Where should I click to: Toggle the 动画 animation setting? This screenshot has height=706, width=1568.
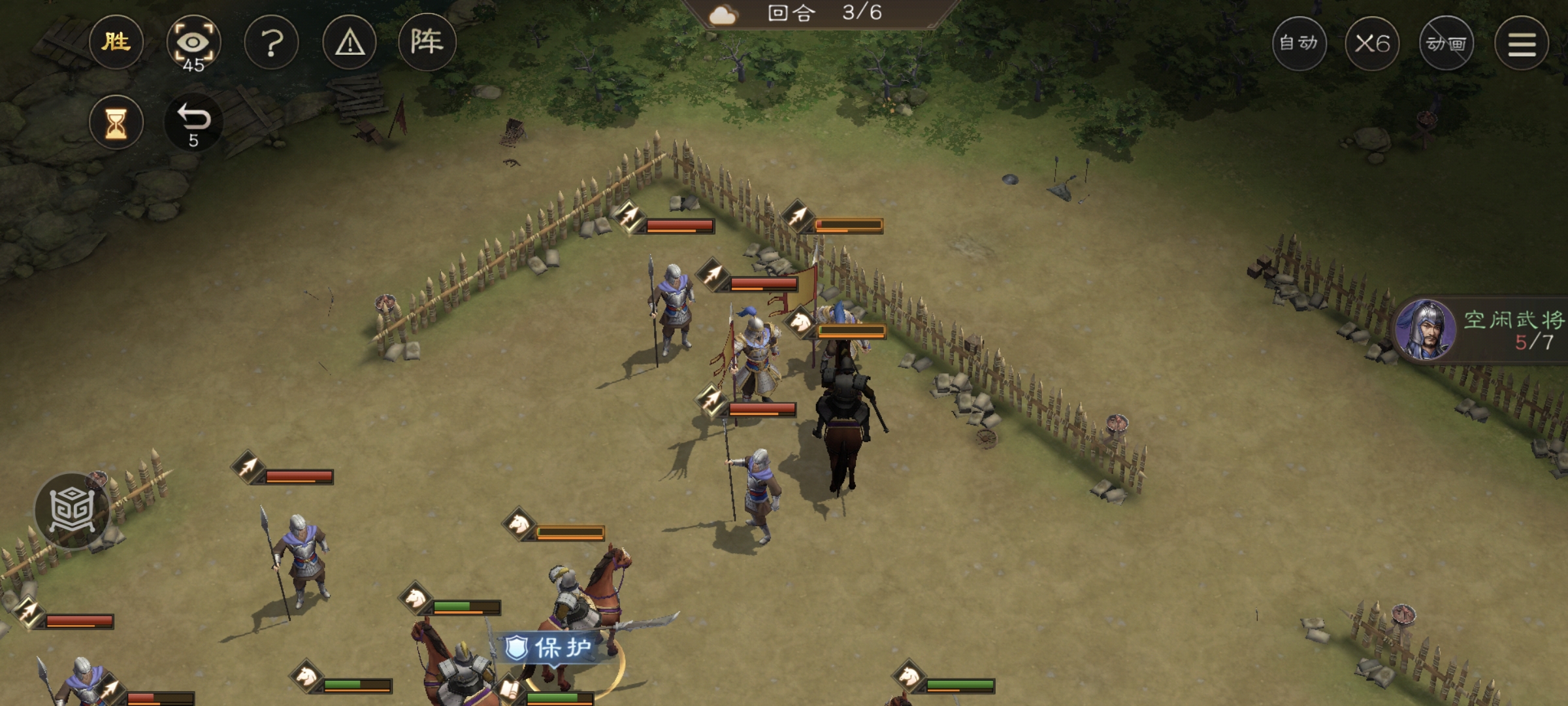pyautogui.click(x=1446, y=44)
